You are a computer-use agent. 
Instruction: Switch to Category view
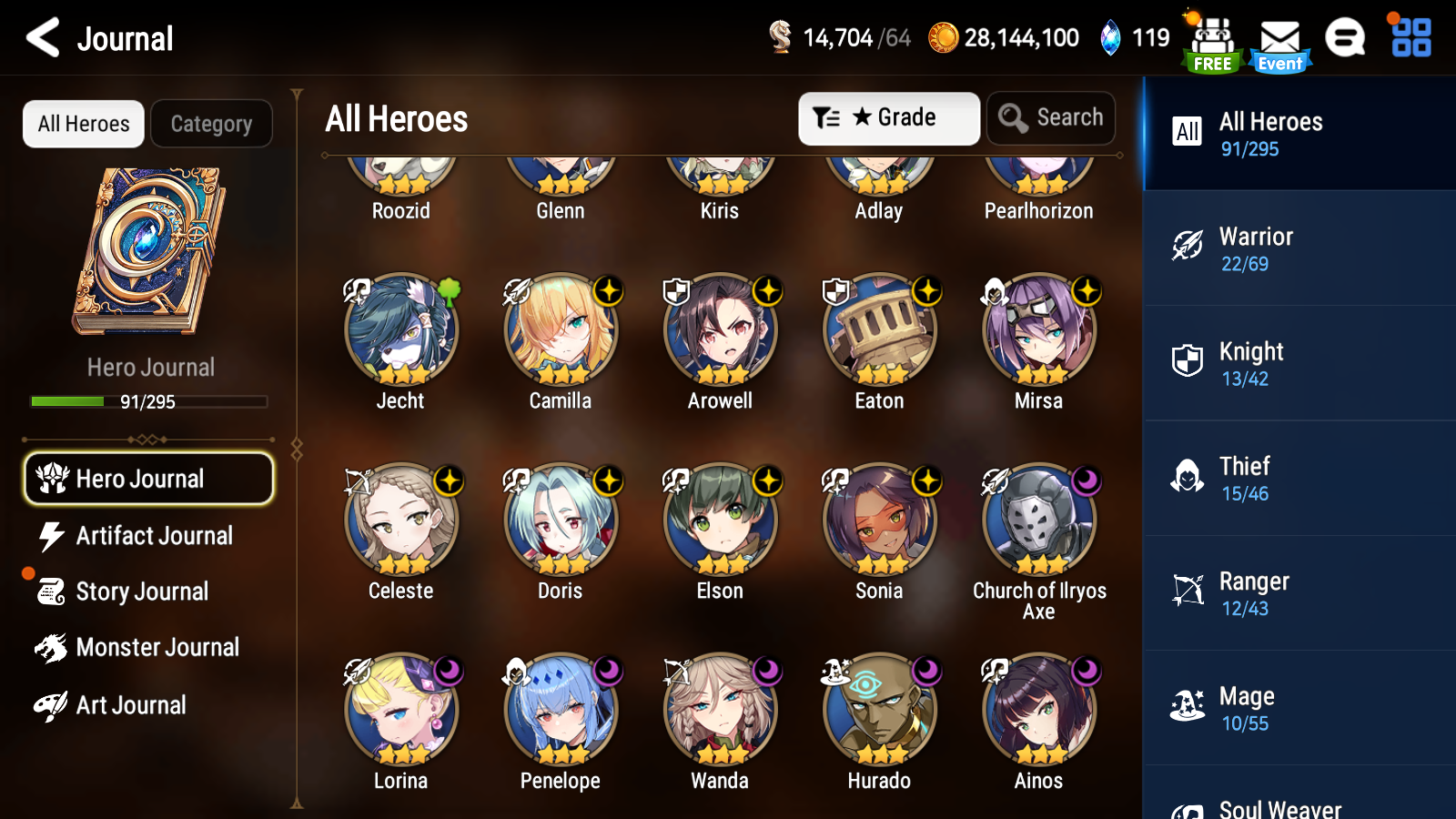click(212, 124)
